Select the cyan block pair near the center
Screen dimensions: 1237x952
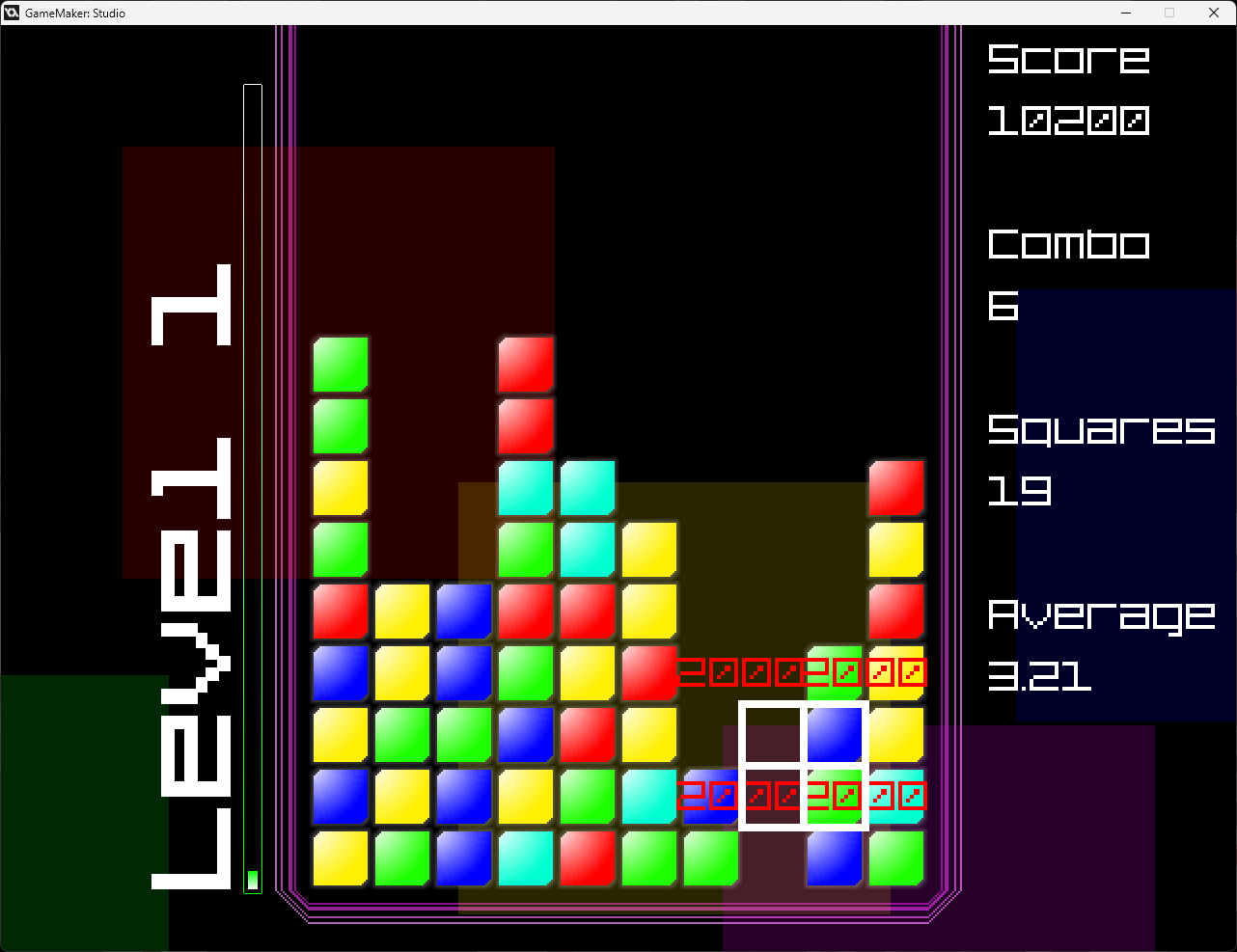(557, 488)
